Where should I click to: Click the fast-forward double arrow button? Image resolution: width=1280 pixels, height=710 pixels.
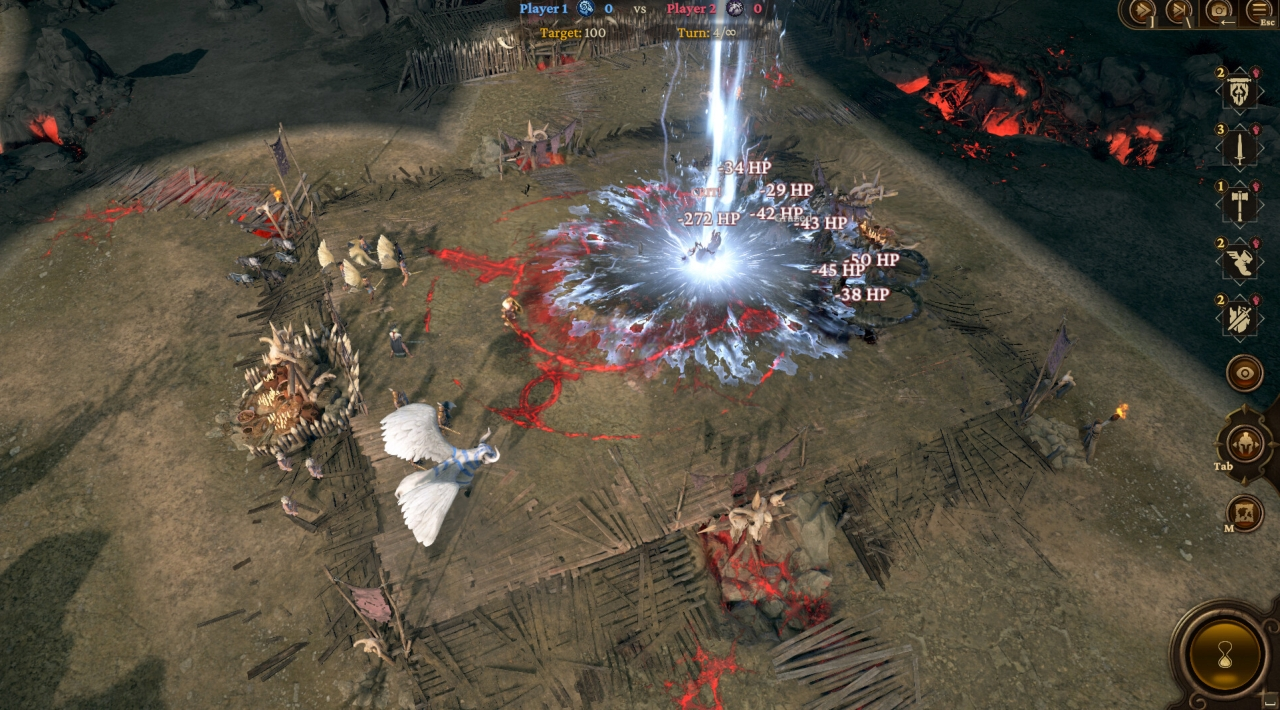1141,11
